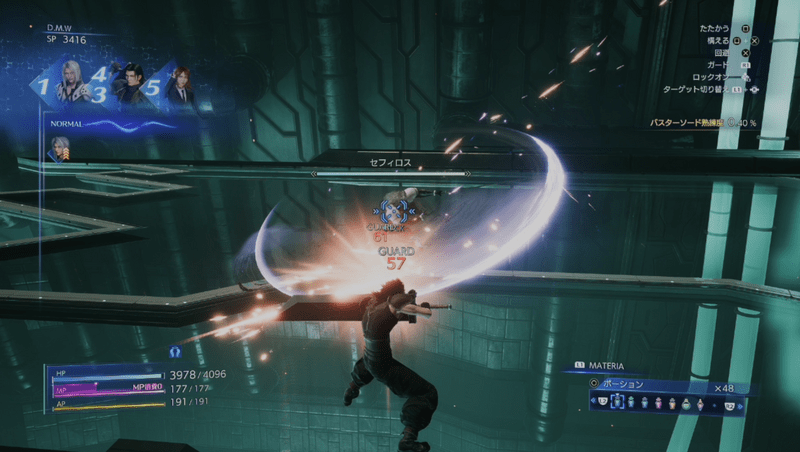Select the highlighted Potion item slot
800x452 pixels.
coord(617,402)
